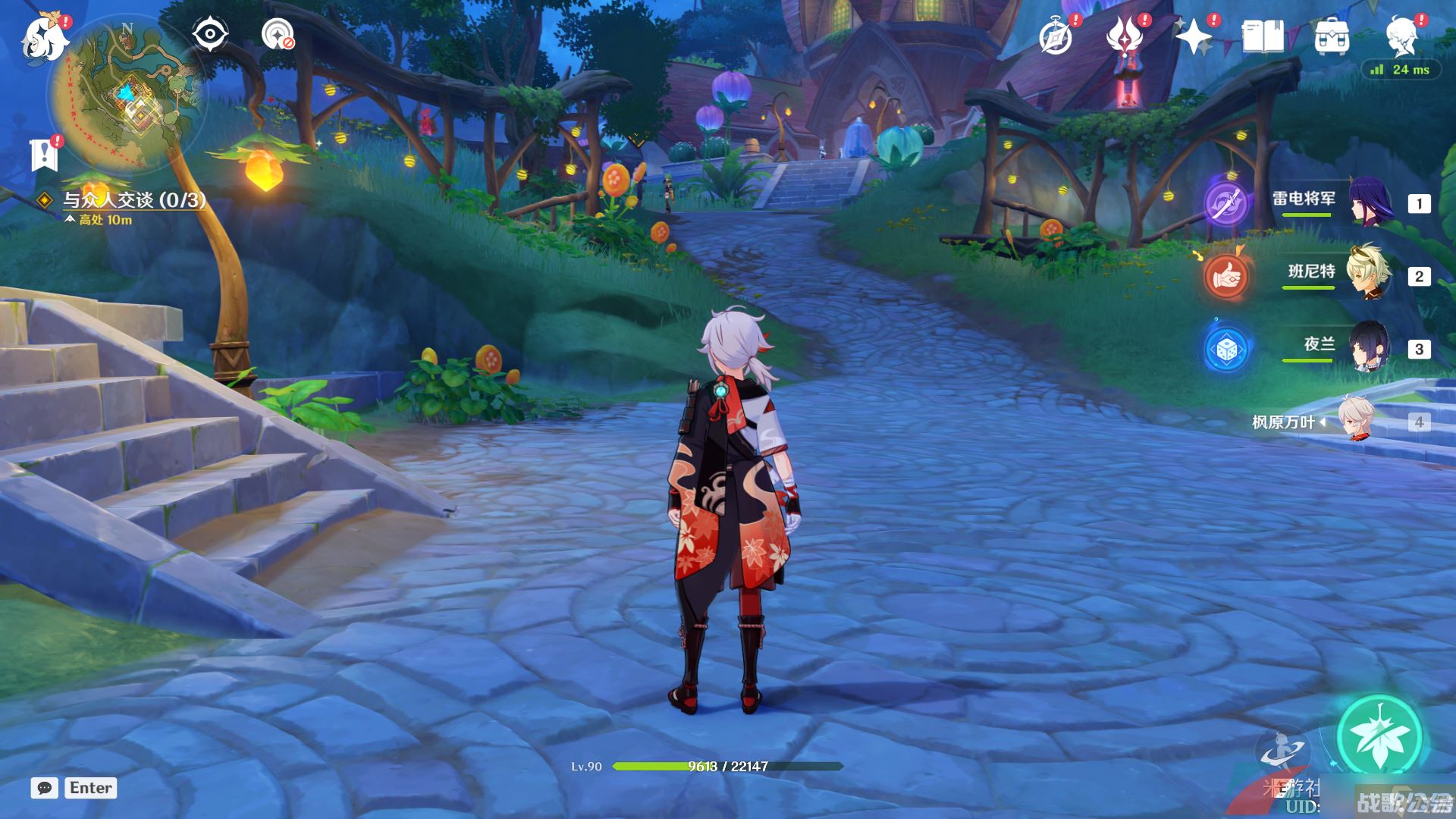This screenshot has width=1456, height=819.
Task: Toggle Elemental Sight eye icon
Action: click(210, 35)
